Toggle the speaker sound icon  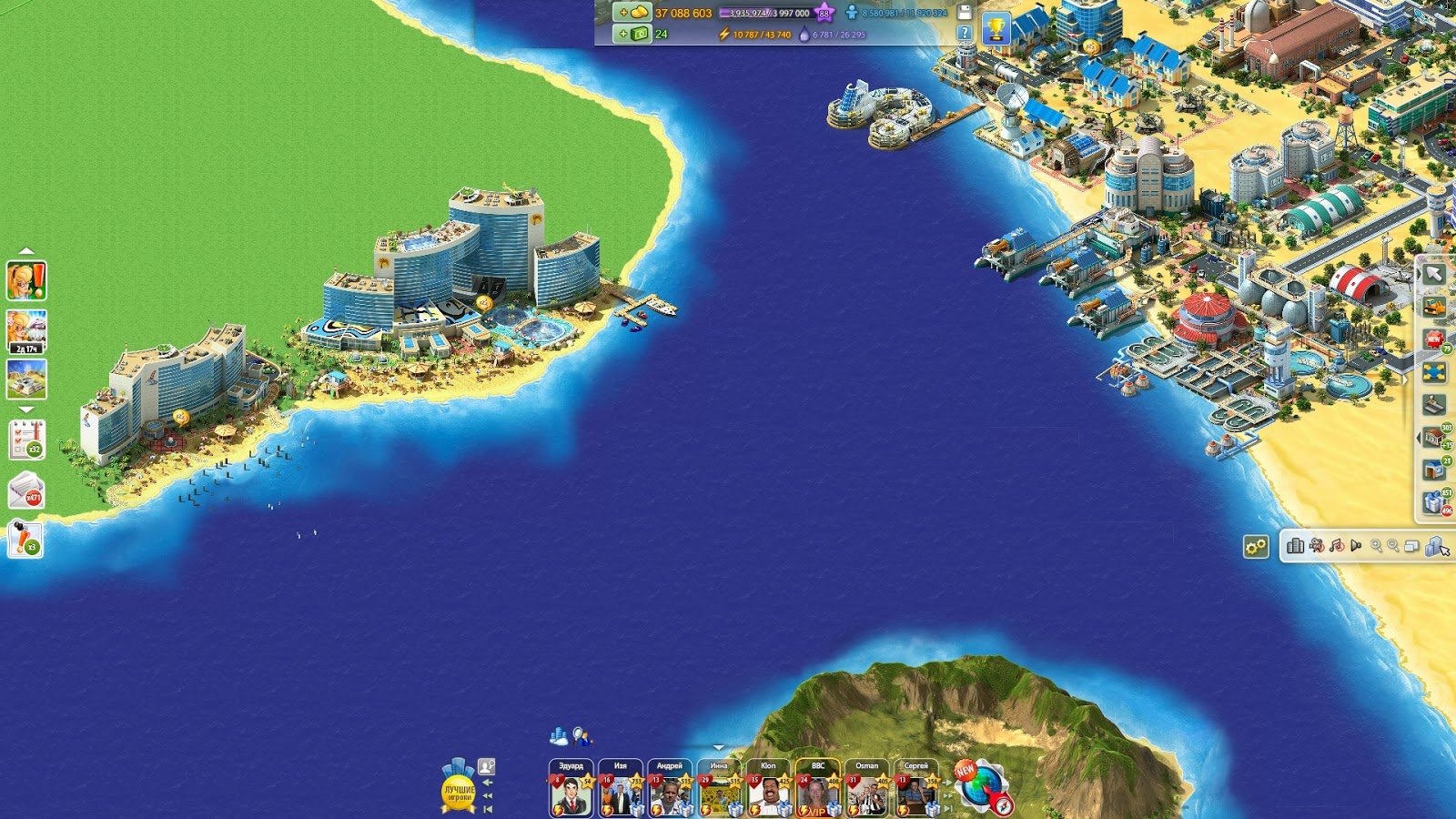tap(1356, 546)
